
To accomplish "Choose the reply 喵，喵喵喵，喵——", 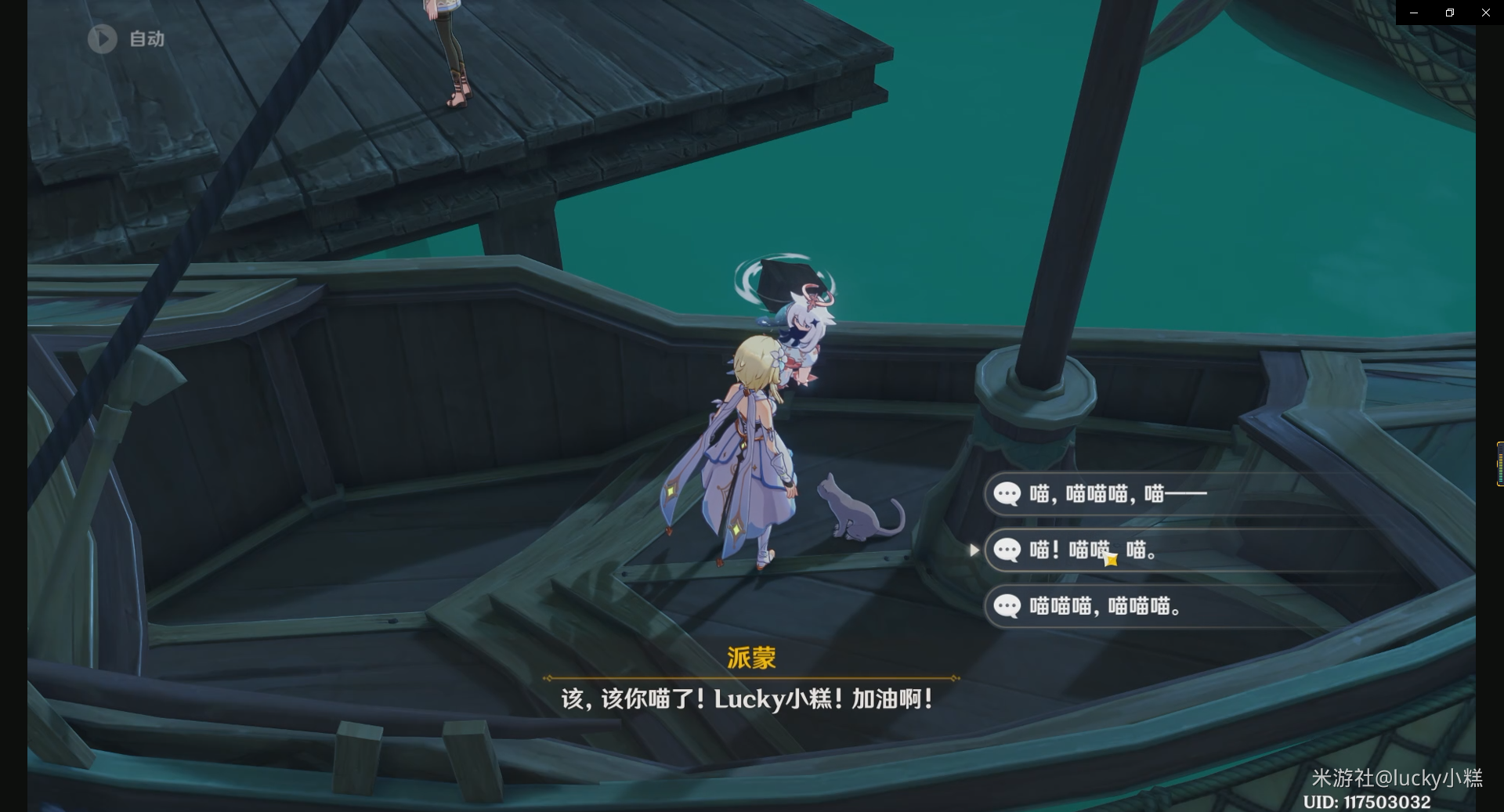I will pos(1118,493).
